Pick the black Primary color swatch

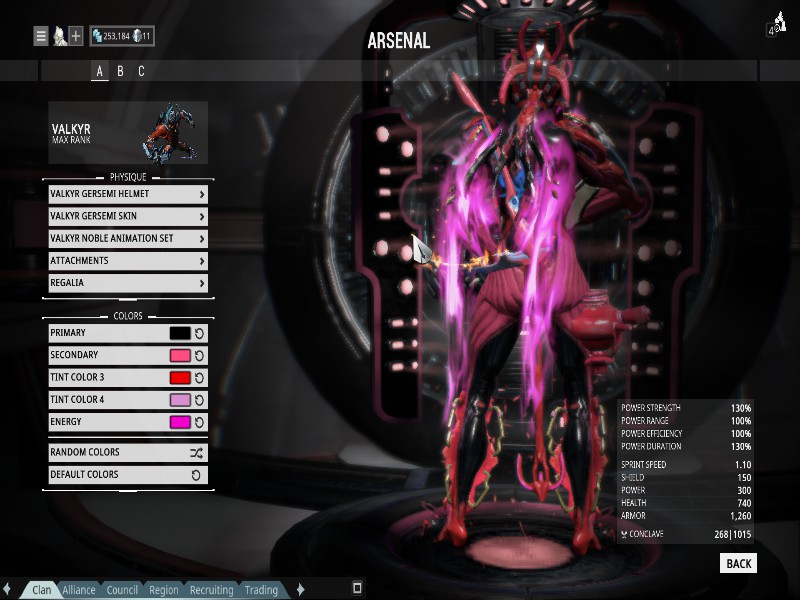180,333
